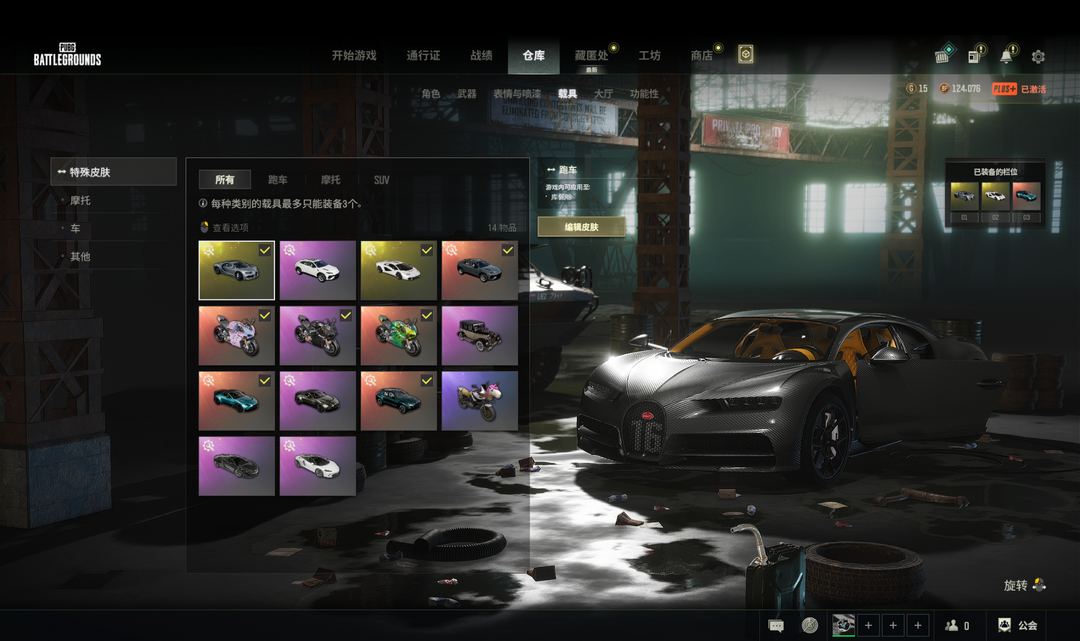Click the 编辑皮肤 edit skin button
This screenshot has height=641, width=1080.
(x=581, y=227)
